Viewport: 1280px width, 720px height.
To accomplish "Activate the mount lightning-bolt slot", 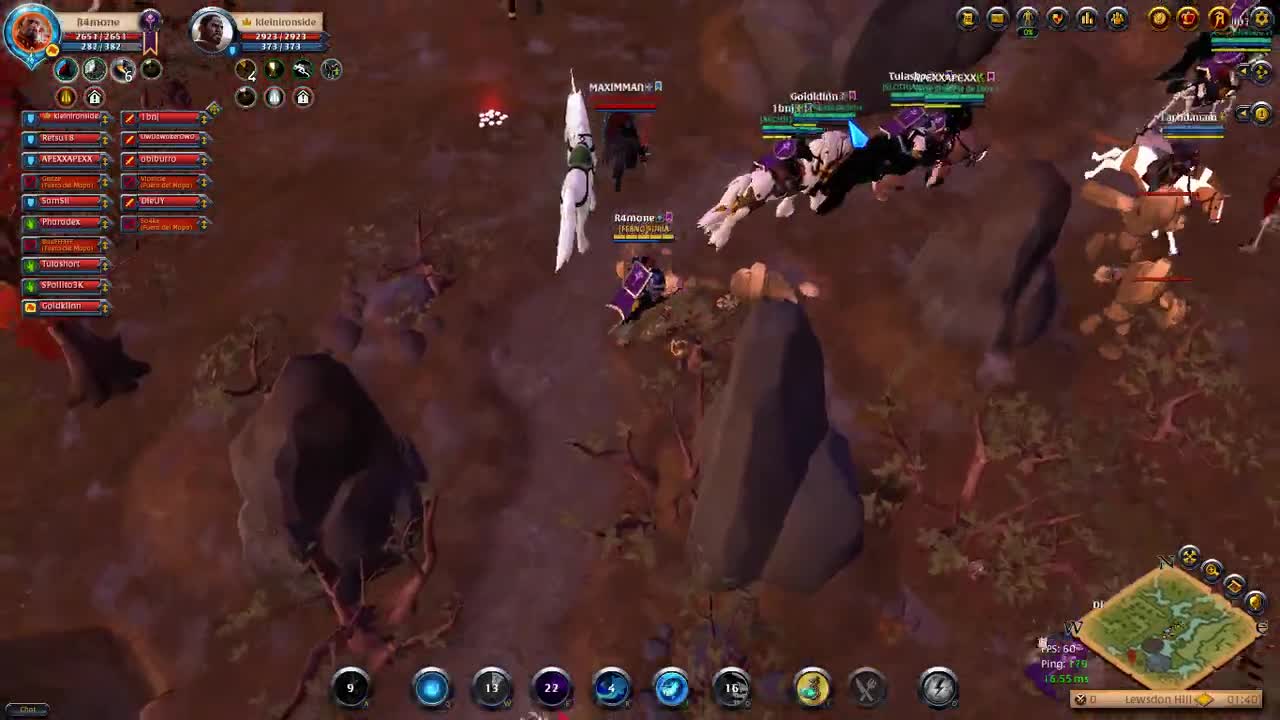I will click(x=936, y=688).
